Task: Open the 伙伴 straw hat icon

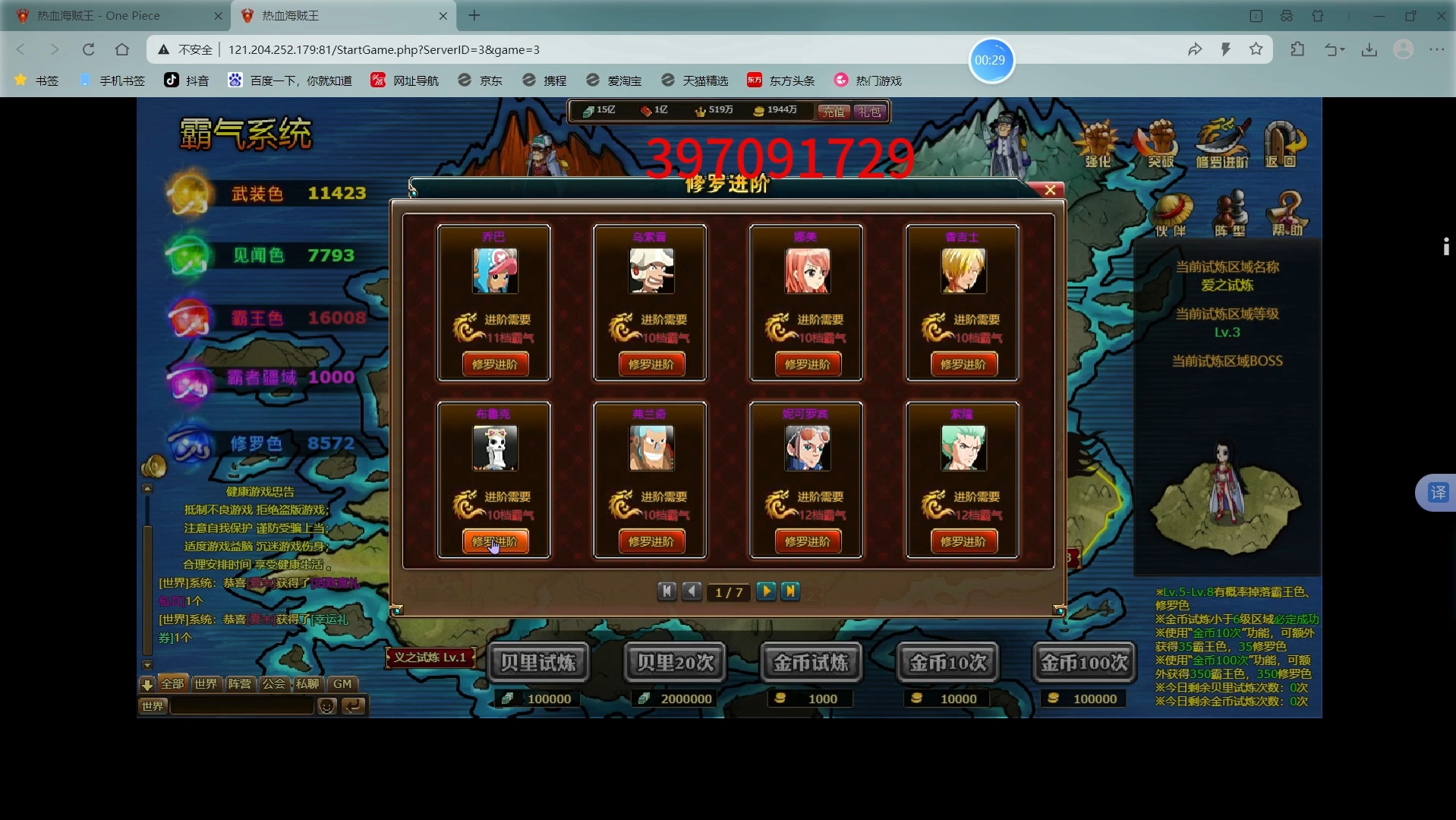Action: pos(1171,215)
